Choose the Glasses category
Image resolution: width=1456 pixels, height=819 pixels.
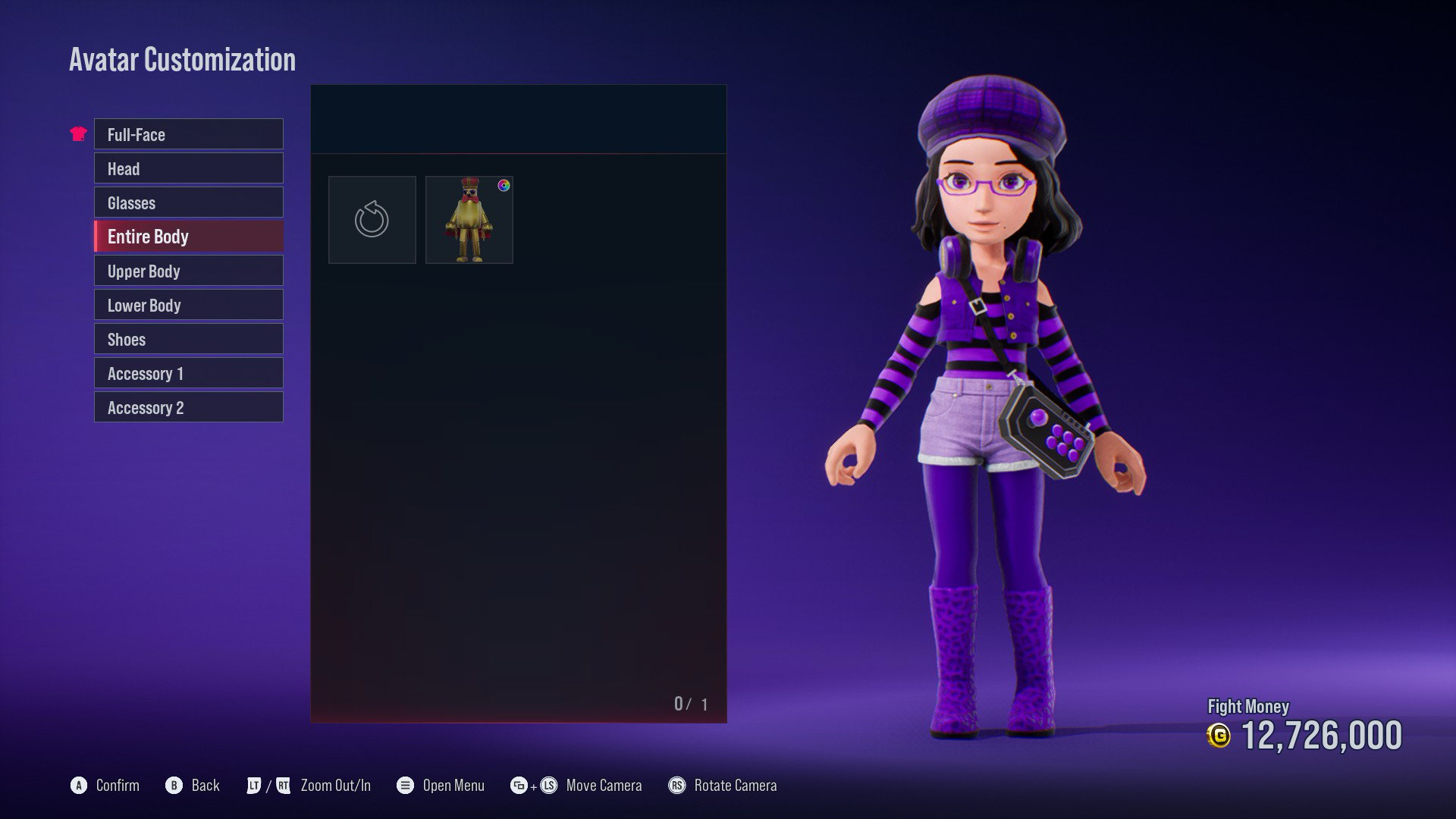[188, 202]
